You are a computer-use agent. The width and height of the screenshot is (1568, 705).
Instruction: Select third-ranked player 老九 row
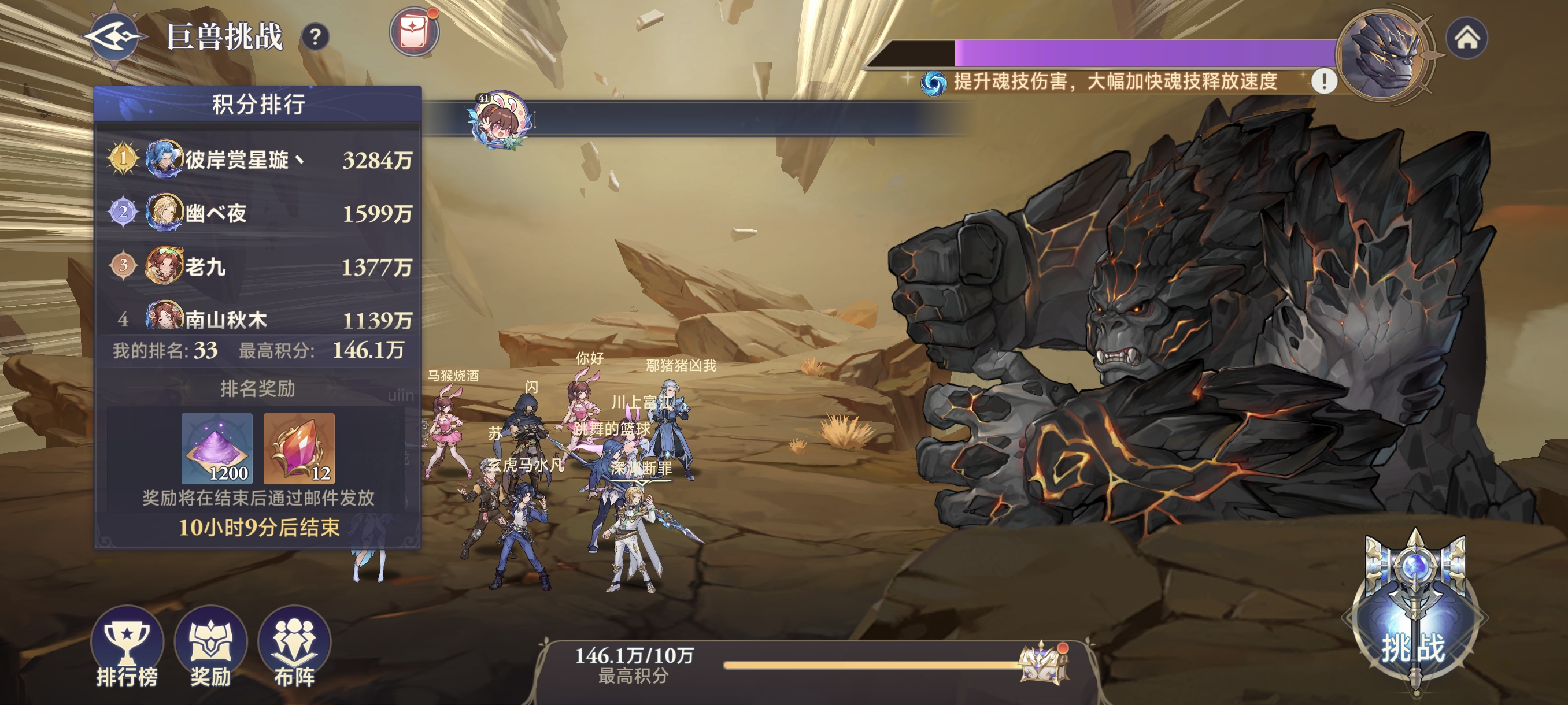[x=258, y=266]
